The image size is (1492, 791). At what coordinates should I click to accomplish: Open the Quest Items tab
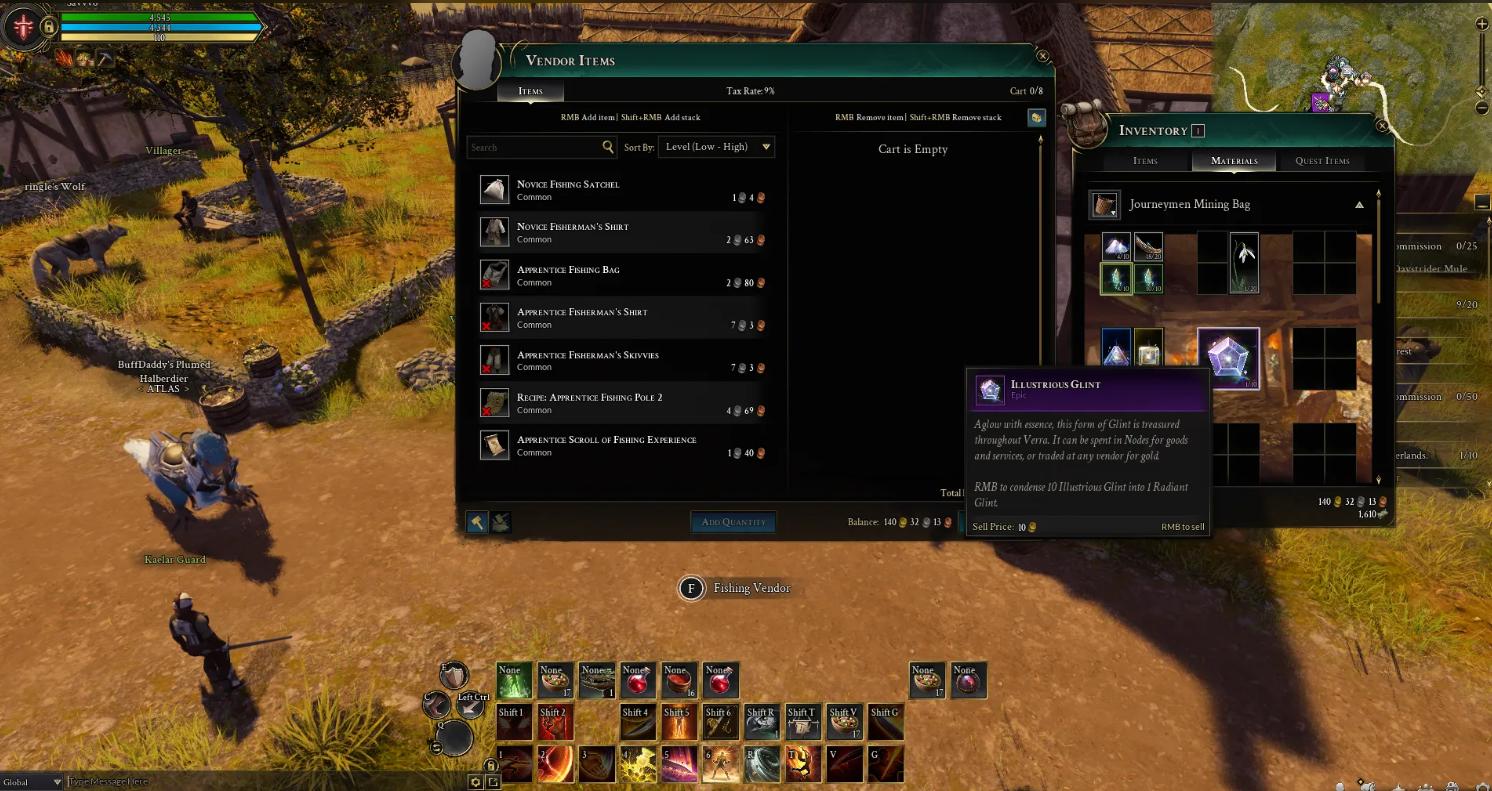[x=1322, y=161]
